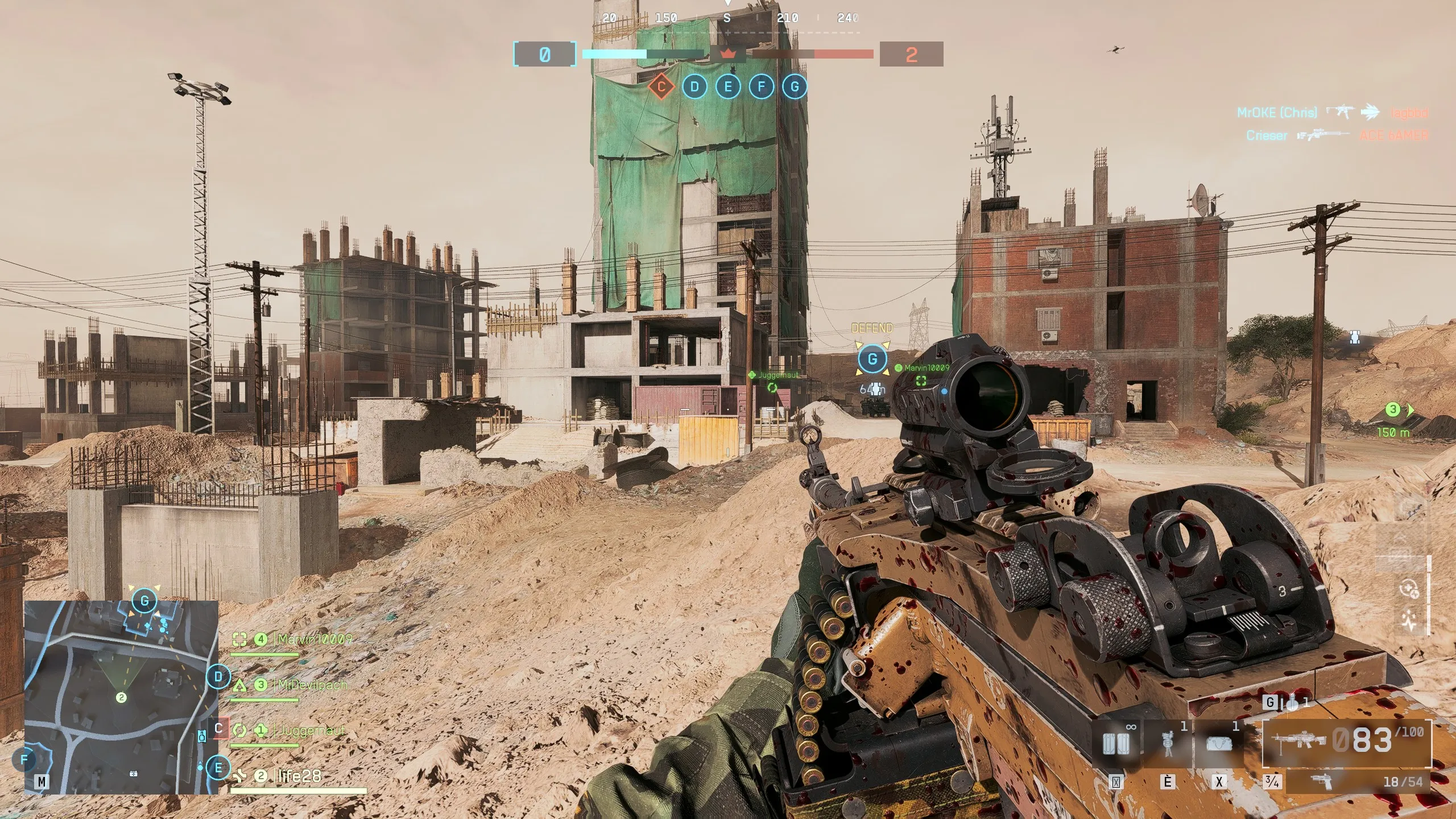1456x819 pixels.
Task: Click the objective F marker at top
Action: 760,86
